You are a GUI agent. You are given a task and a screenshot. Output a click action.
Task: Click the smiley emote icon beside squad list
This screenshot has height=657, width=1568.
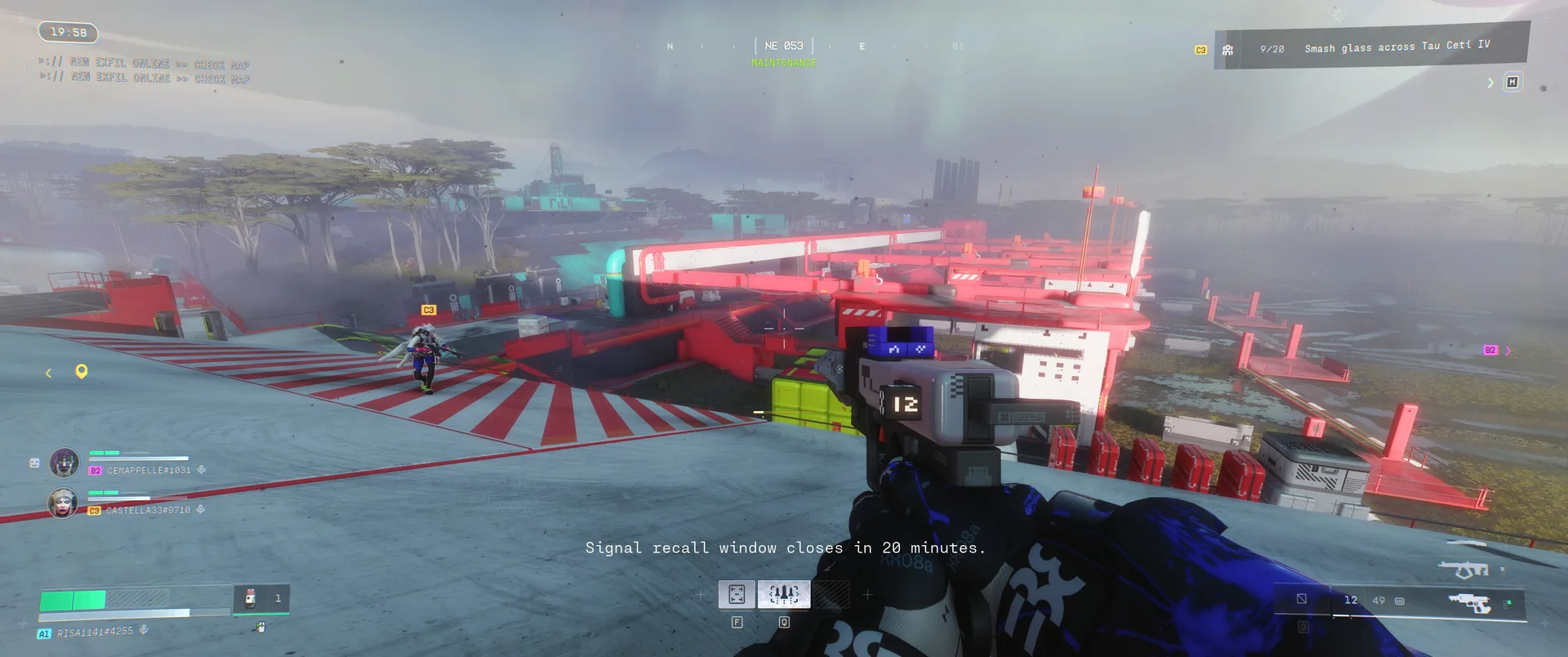click(x=34, y=463)
